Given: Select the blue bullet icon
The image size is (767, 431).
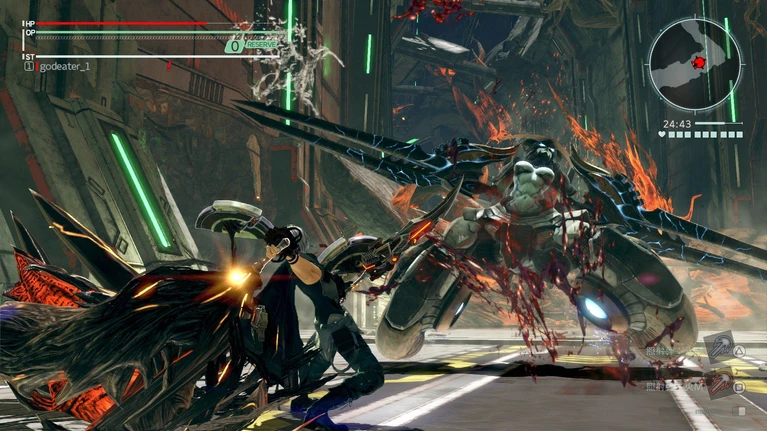Looking at the screenshot, I should [717, 348].
